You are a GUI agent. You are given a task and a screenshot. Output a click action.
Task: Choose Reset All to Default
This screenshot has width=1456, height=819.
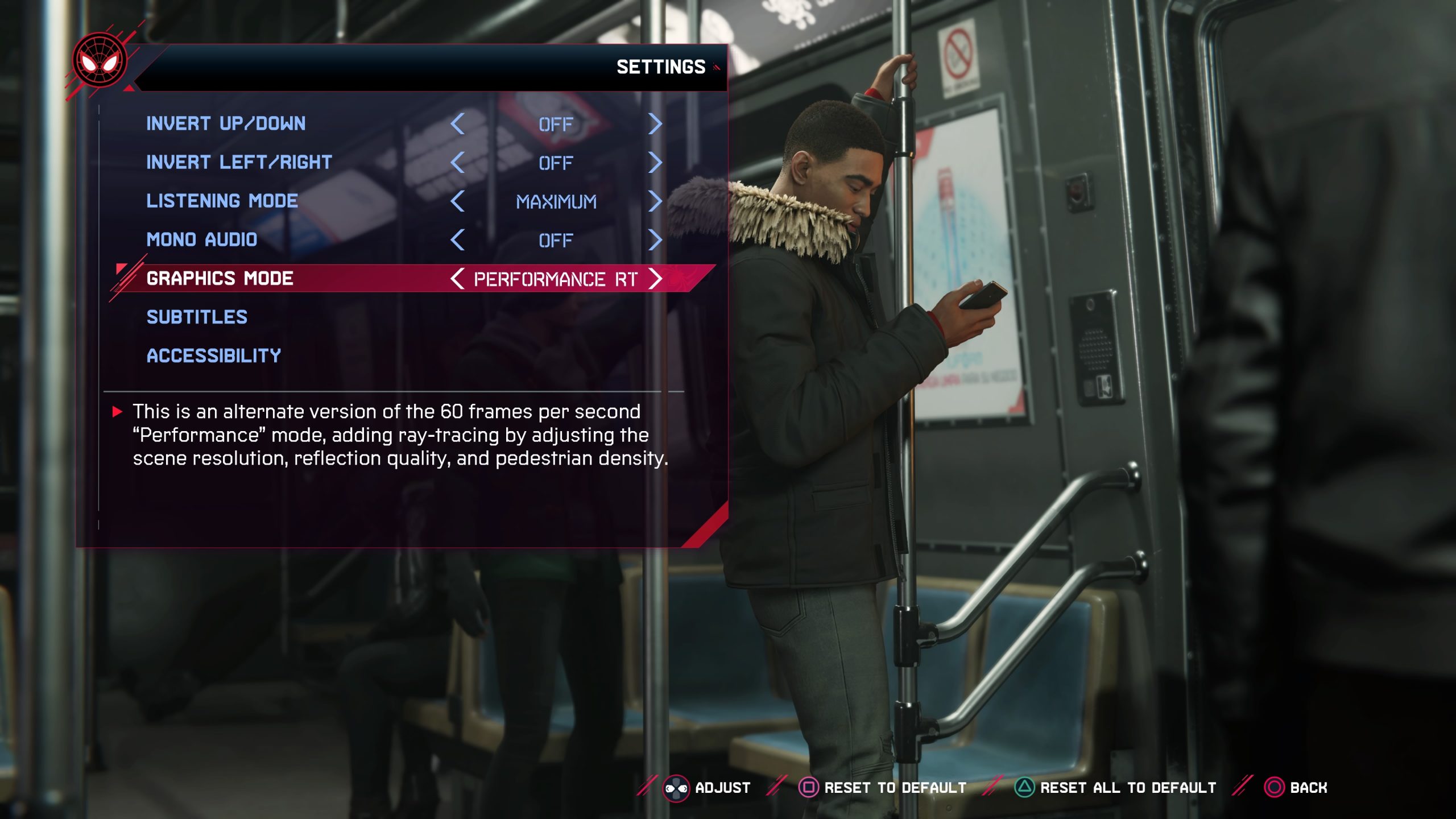(x=1115, y=788)
